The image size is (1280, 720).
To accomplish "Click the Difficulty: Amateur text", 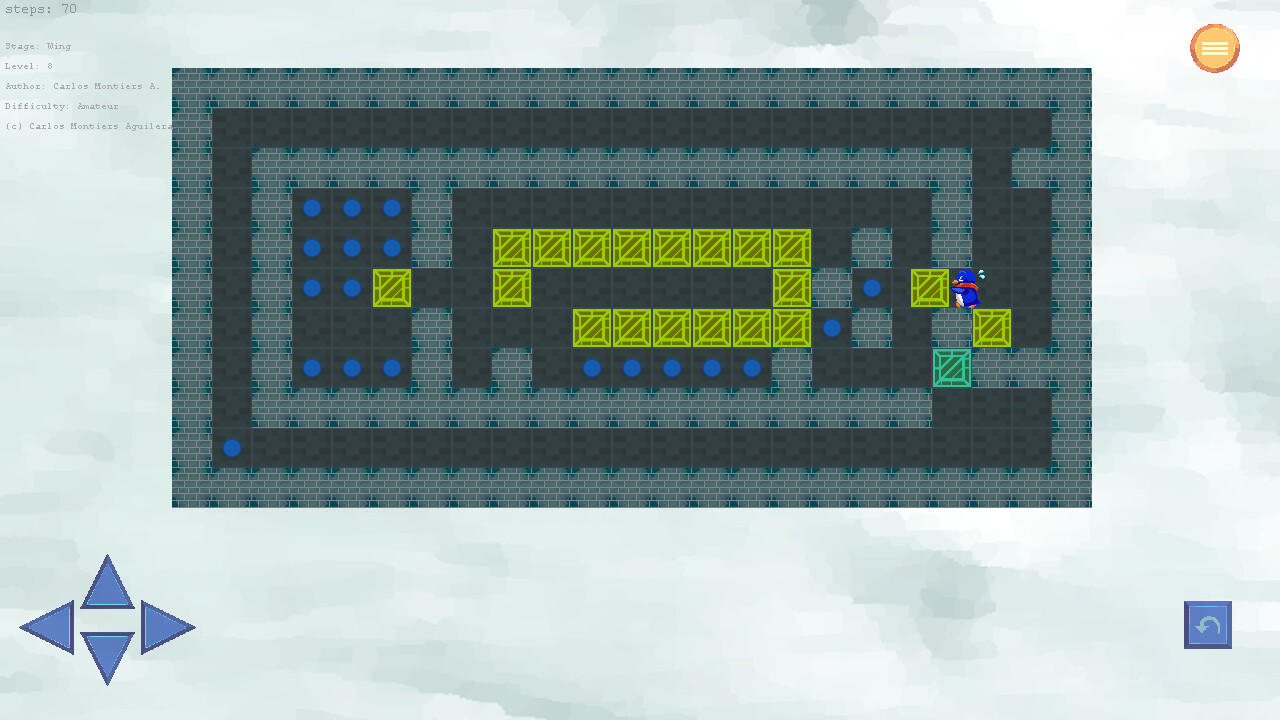I will [x=60, y=105].
